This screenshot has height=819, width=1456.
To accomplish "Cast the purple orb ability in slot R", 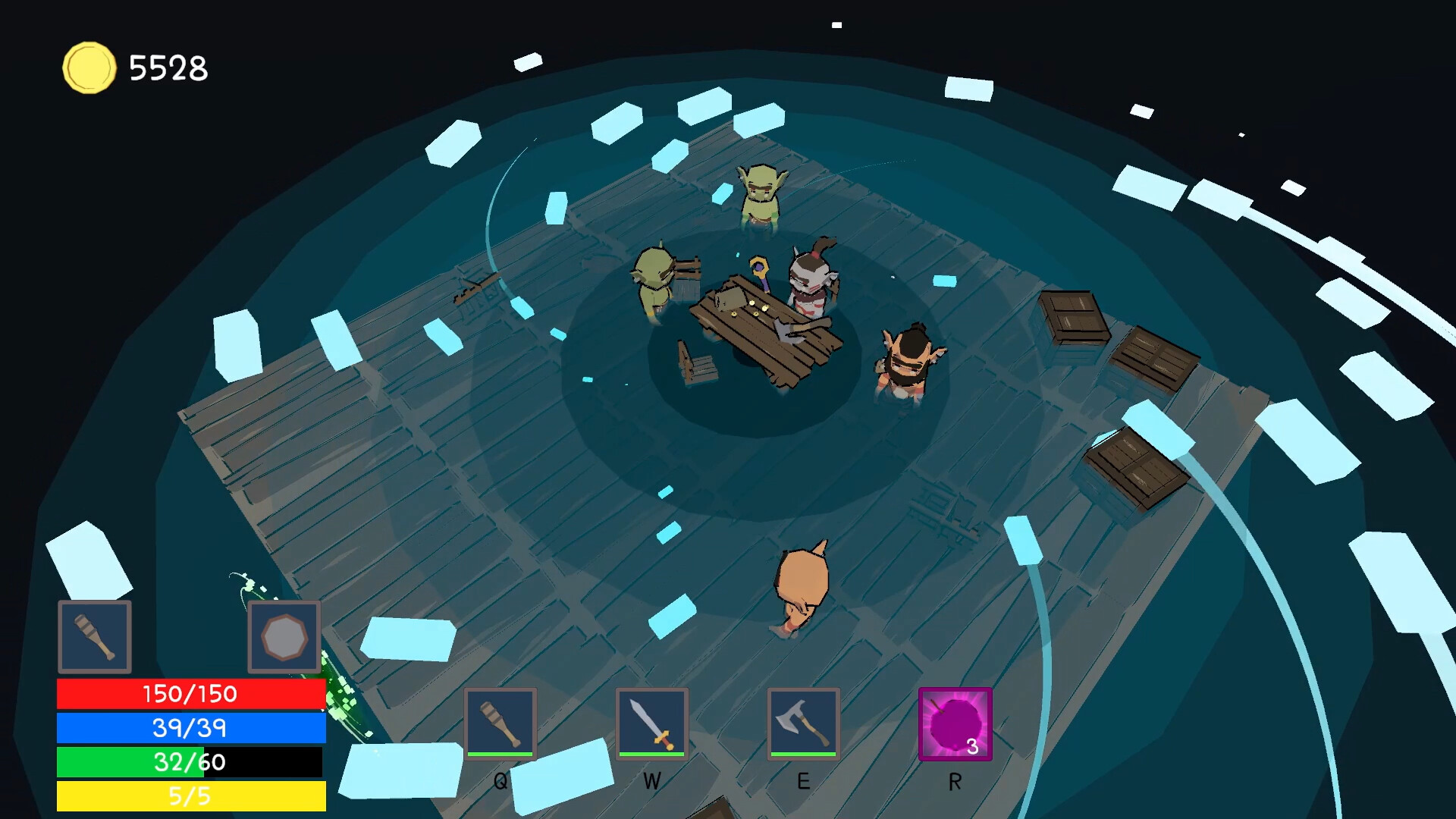I will coord(954,724).
